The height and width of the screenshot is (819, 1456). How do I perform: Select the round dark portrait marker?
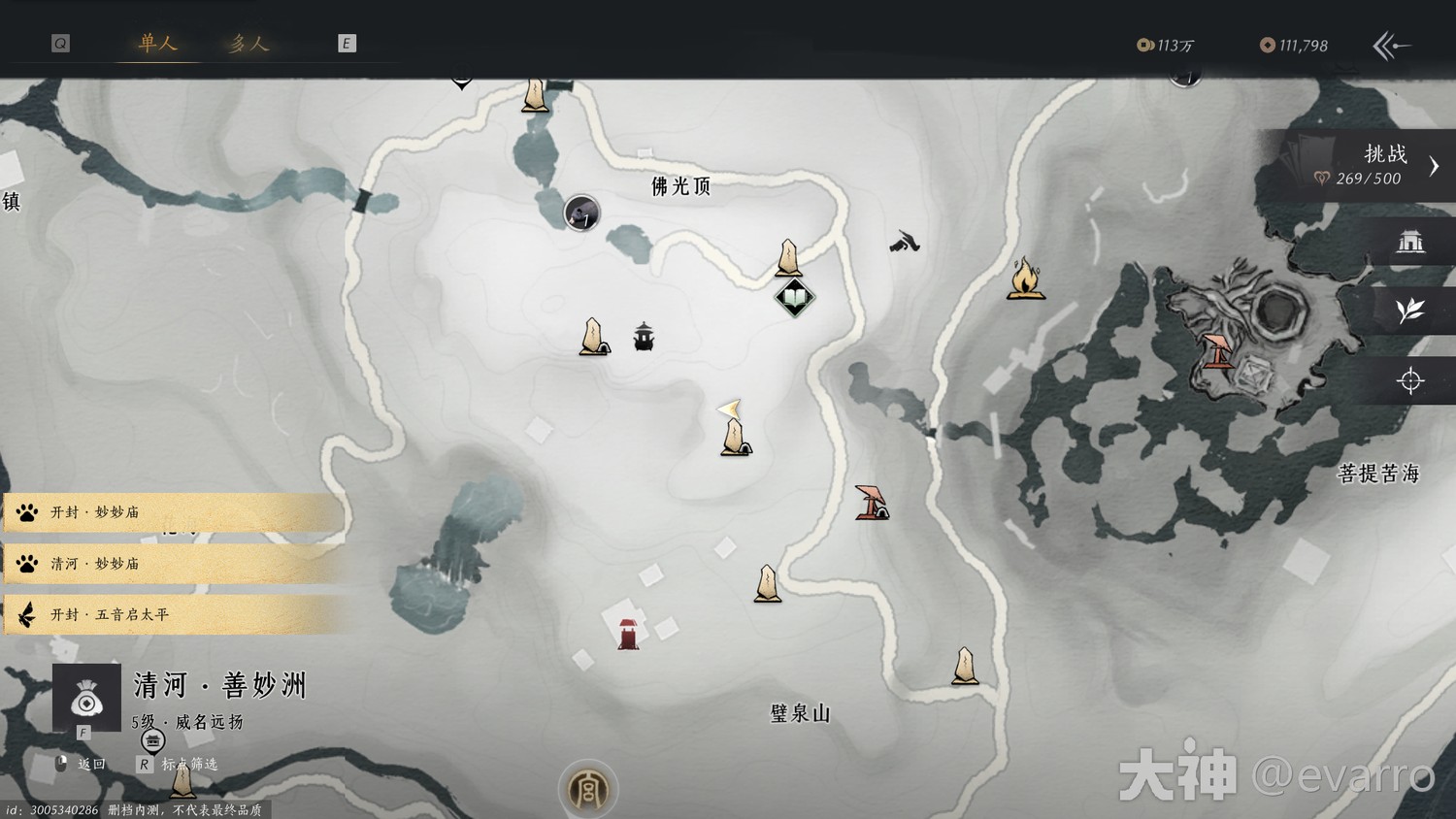pos(581,213)
